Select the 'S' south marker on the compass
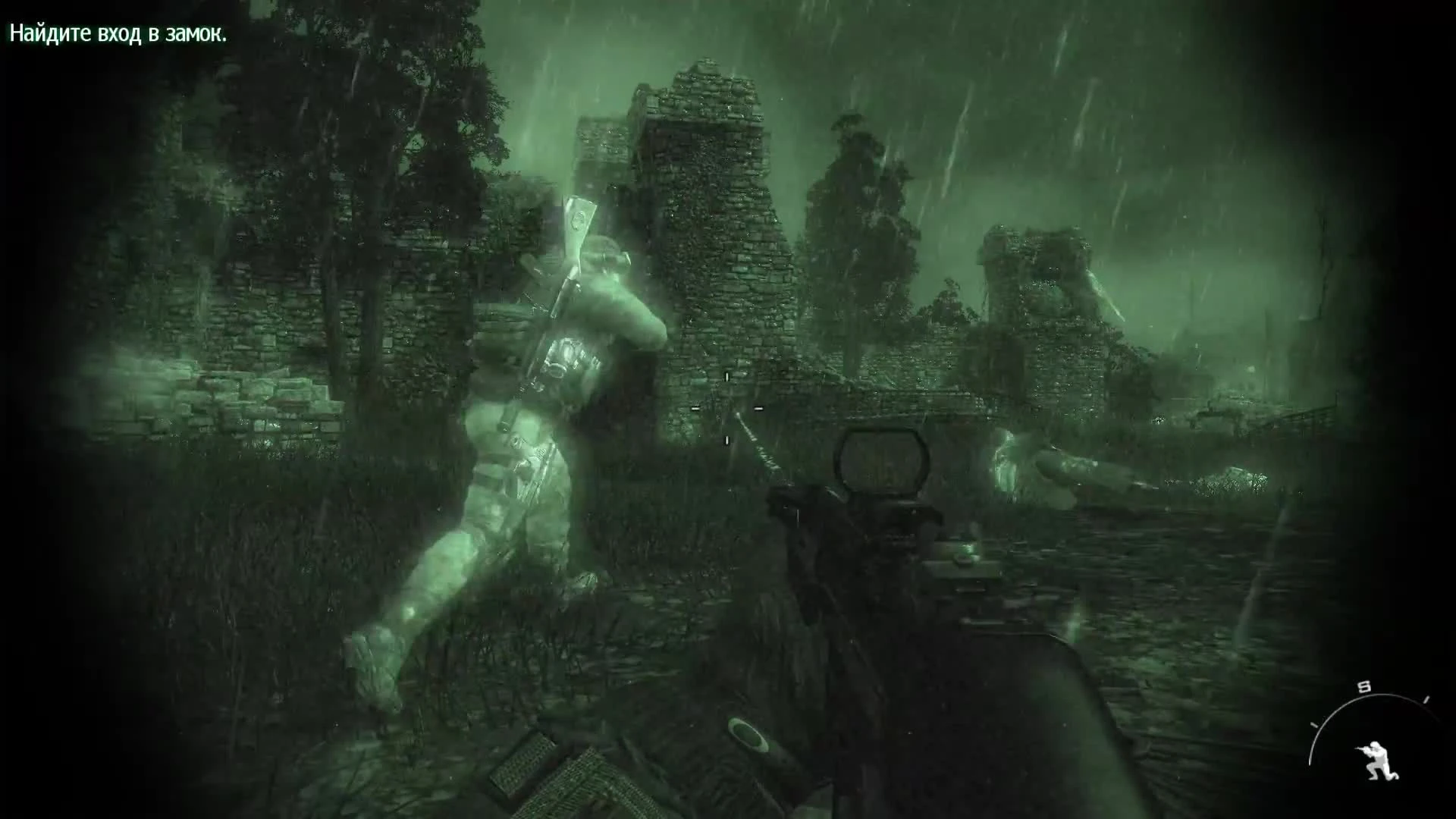The width and height of the screenshot is (1456, 819). pos(1363,685)
